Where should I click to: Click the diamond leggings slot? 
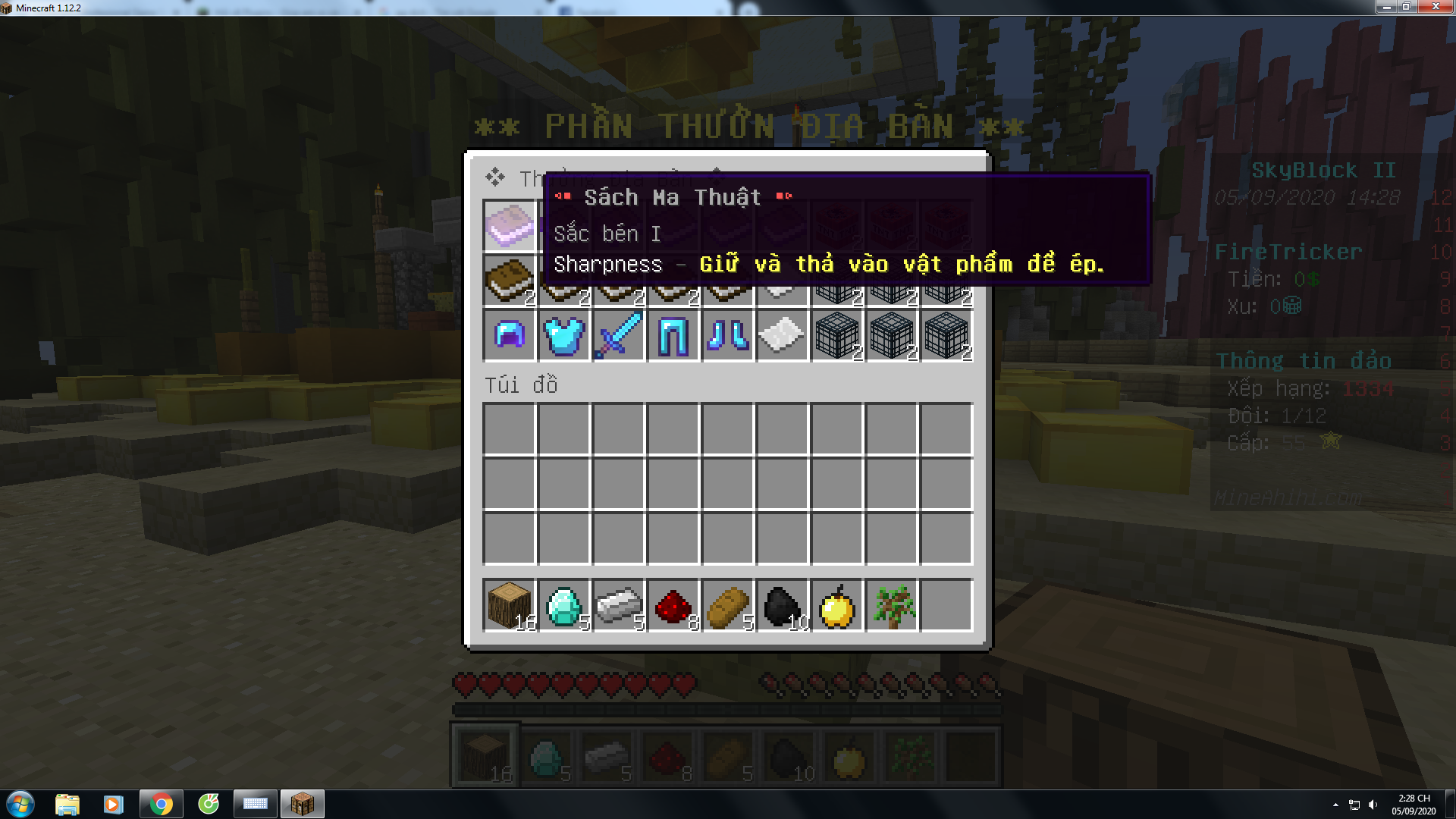(673, 334)
